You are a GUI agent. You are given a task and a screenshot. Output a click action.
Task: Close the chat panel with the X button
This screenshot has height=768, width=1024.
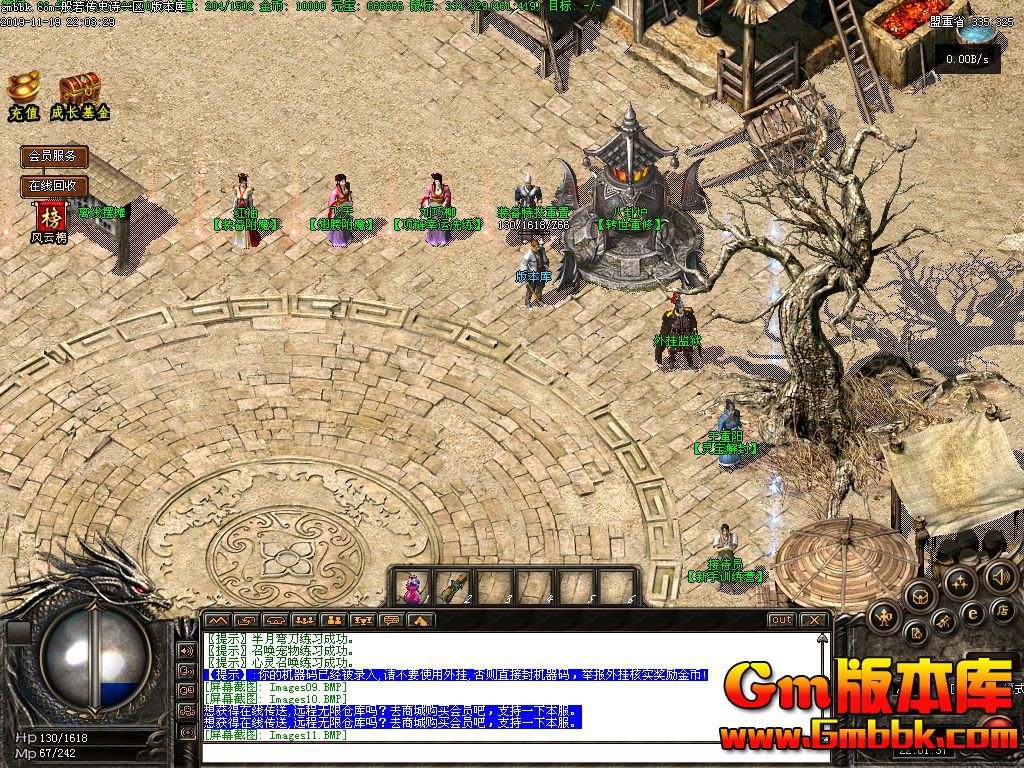pyautogui.click(x=814, y=620)
